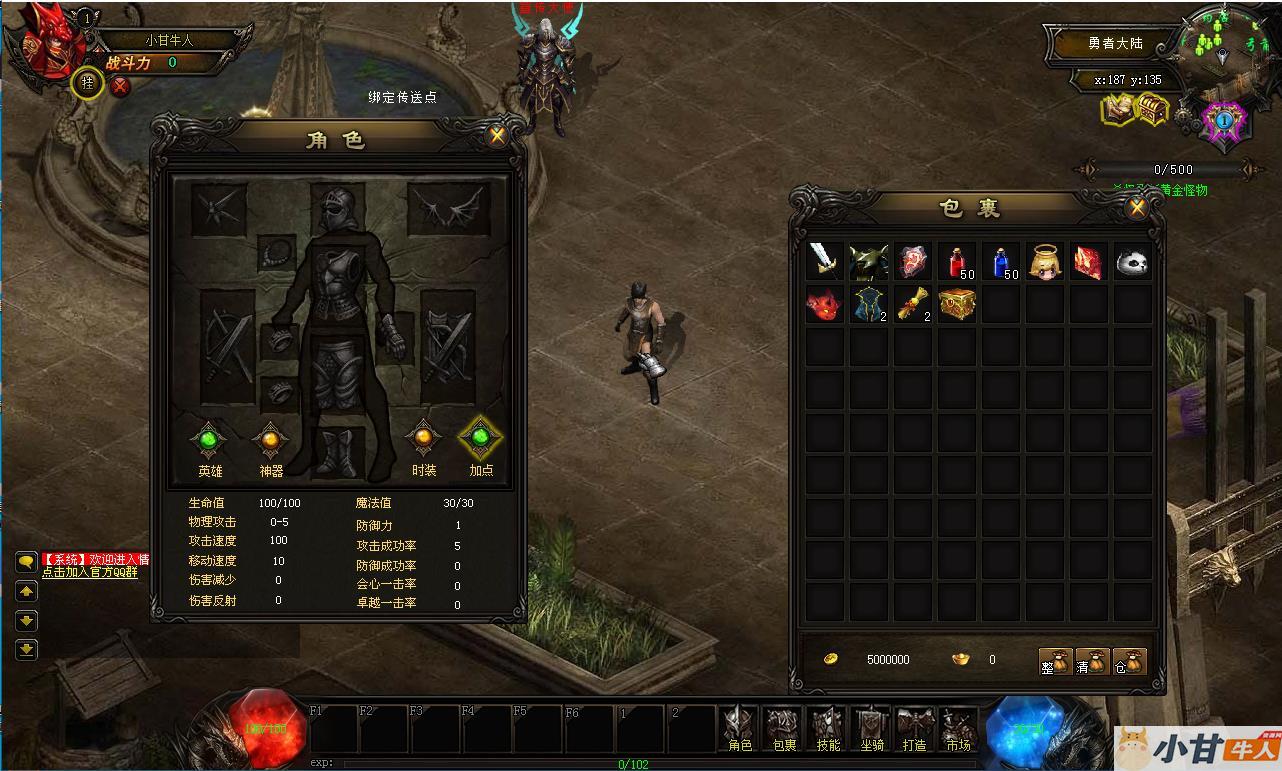Close the 包裹 inventory window
The width and height of the screenshot is (1282, 771).
point(1136,207)
